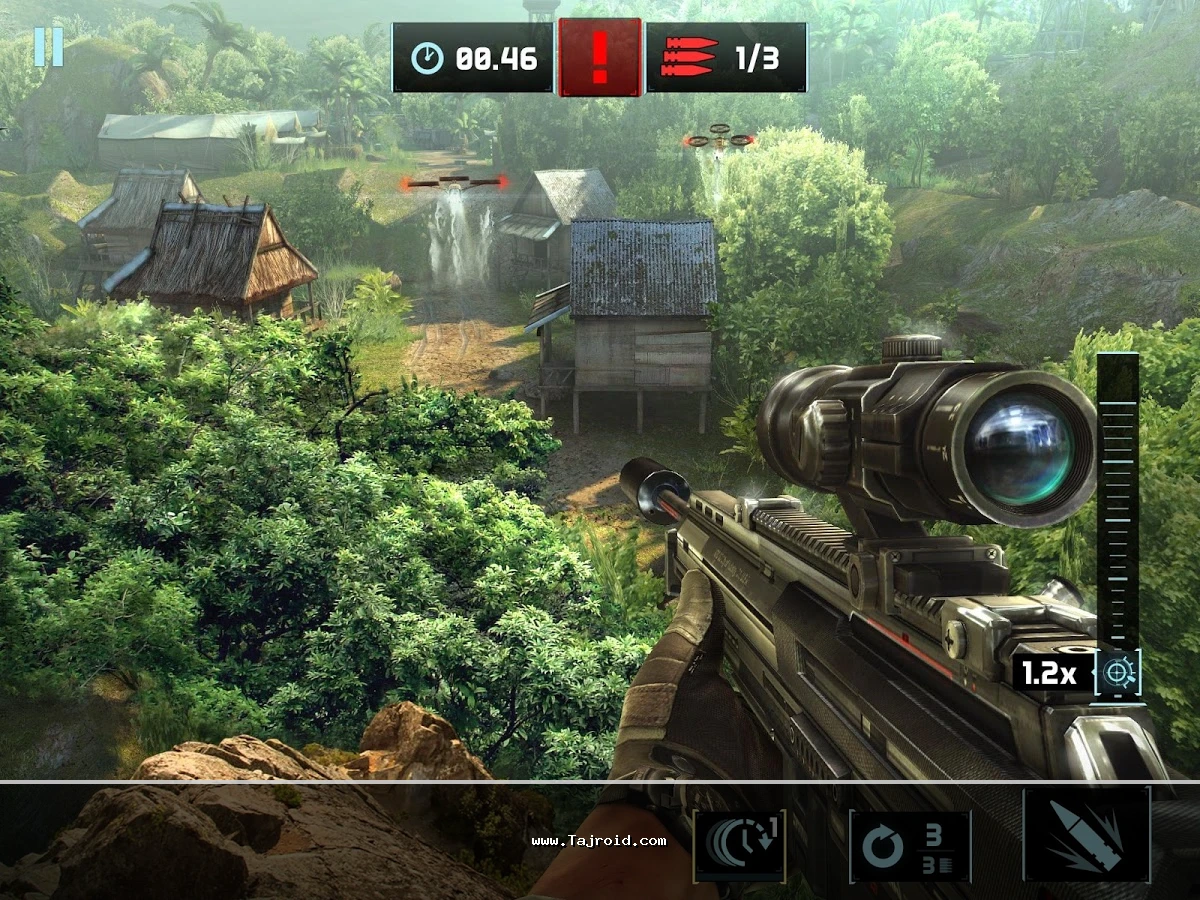Screen dimensions: 1200x900
Task: Reload the rifle using the reload button
Action: [x=909, y=846]
